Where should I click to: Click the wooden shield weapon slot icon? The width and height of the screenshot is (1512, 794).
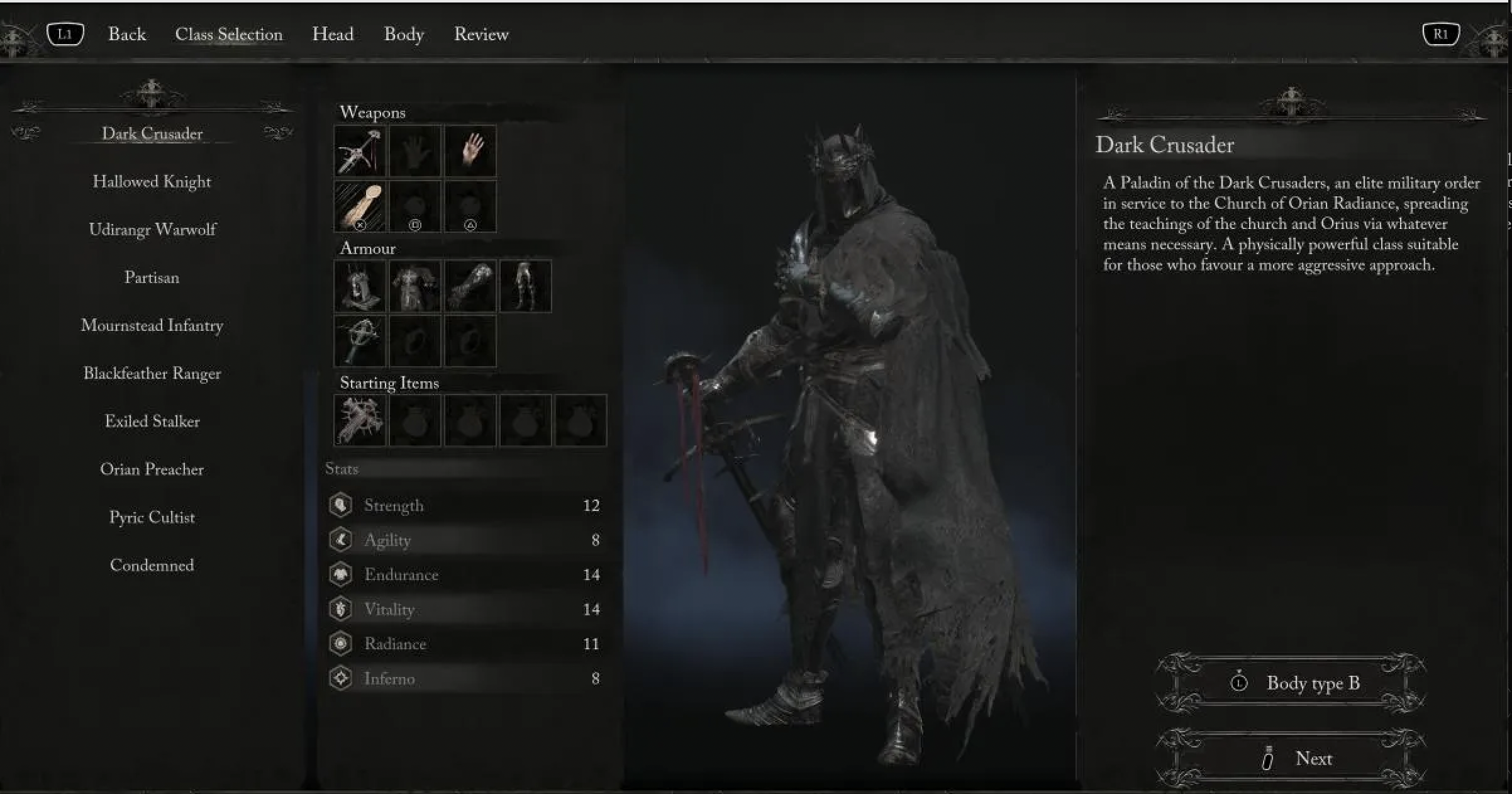click(x=359, y=206)
